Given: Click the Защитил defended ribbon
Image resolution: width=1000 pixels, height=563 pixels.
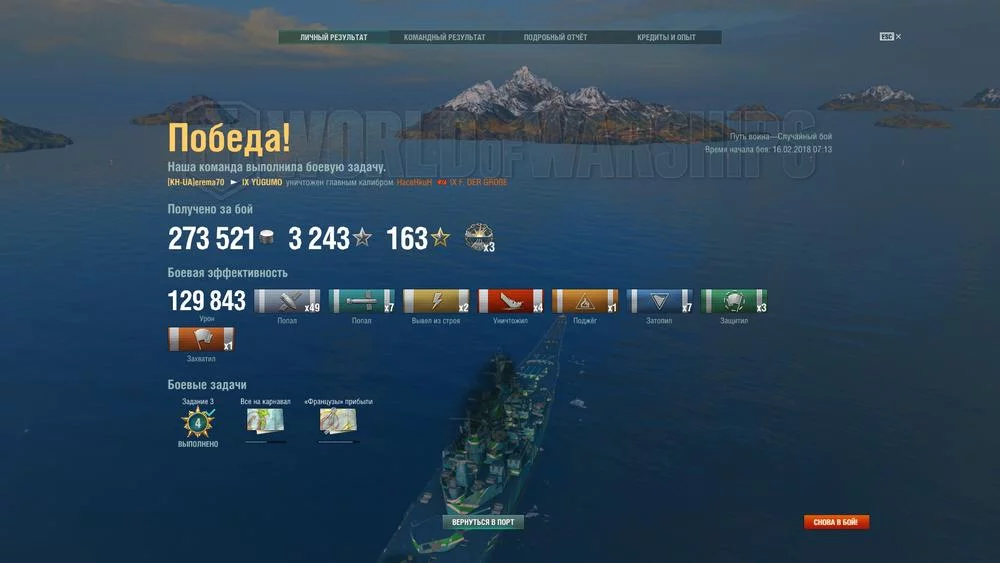Looking at the screenshot, I should pos(734,302).
